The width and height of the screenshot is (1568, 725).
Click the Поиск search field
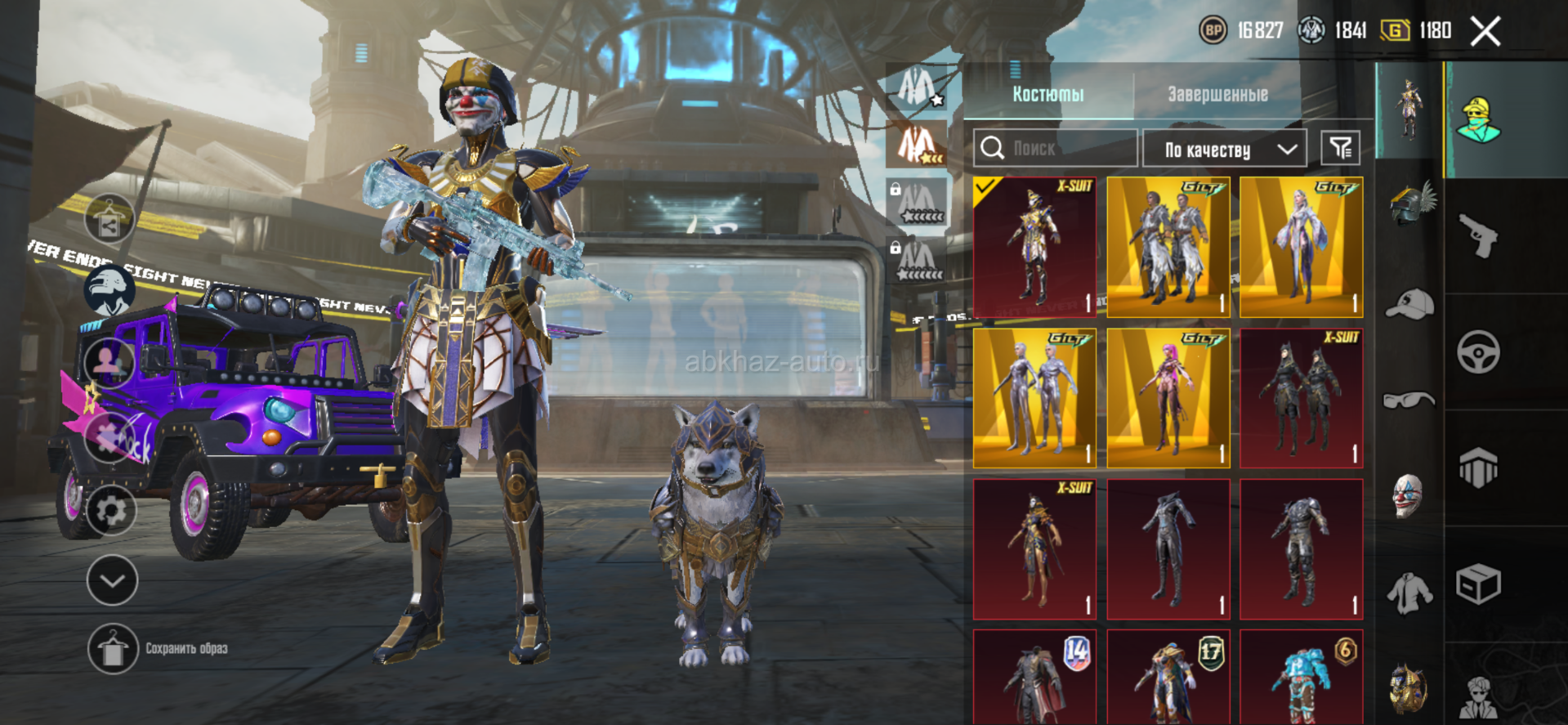[x=1055, y=148]
